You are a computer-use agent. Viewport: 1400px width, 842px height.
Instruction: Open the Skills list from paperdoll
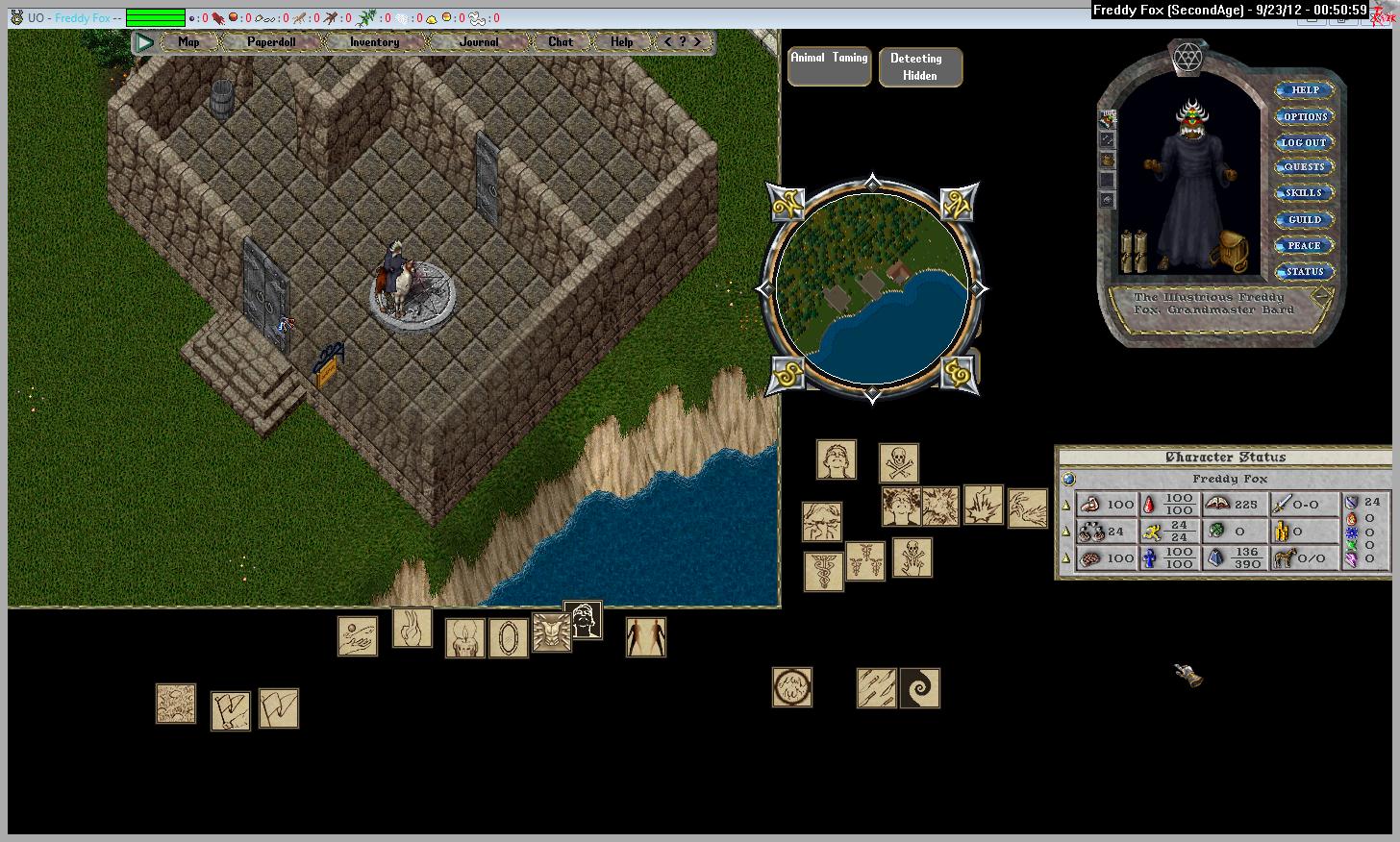1305,193
